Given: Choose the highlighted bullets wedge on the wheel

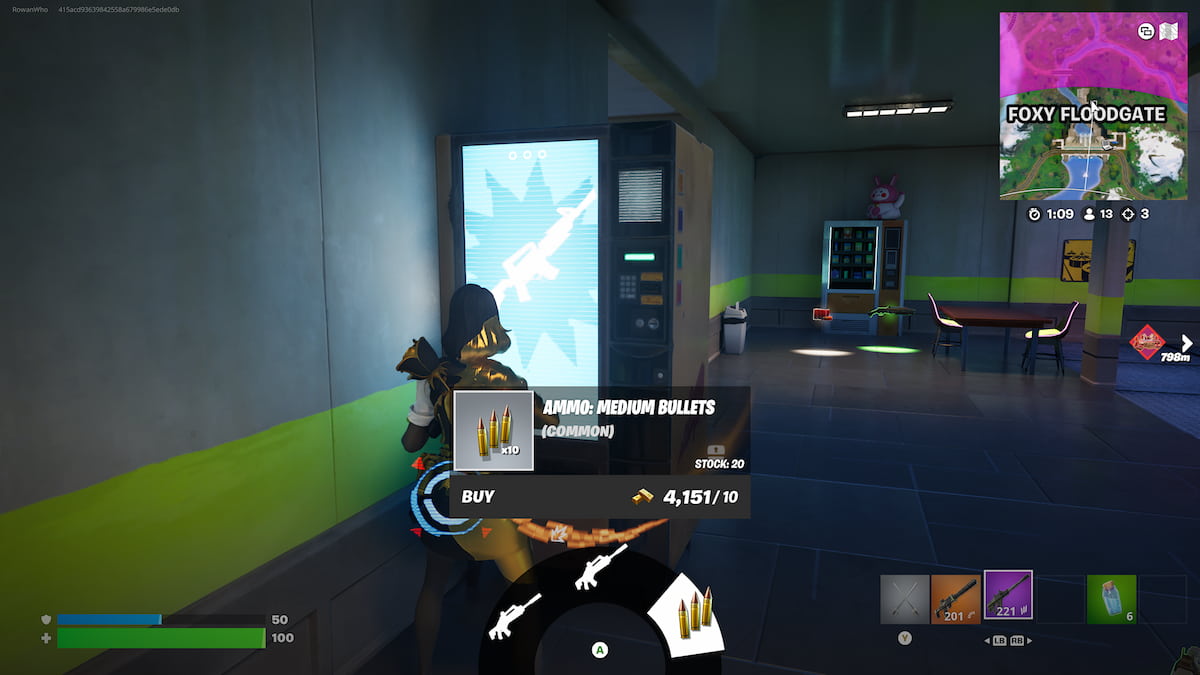Looking at the screenshot, I should [x=689, y=613].
